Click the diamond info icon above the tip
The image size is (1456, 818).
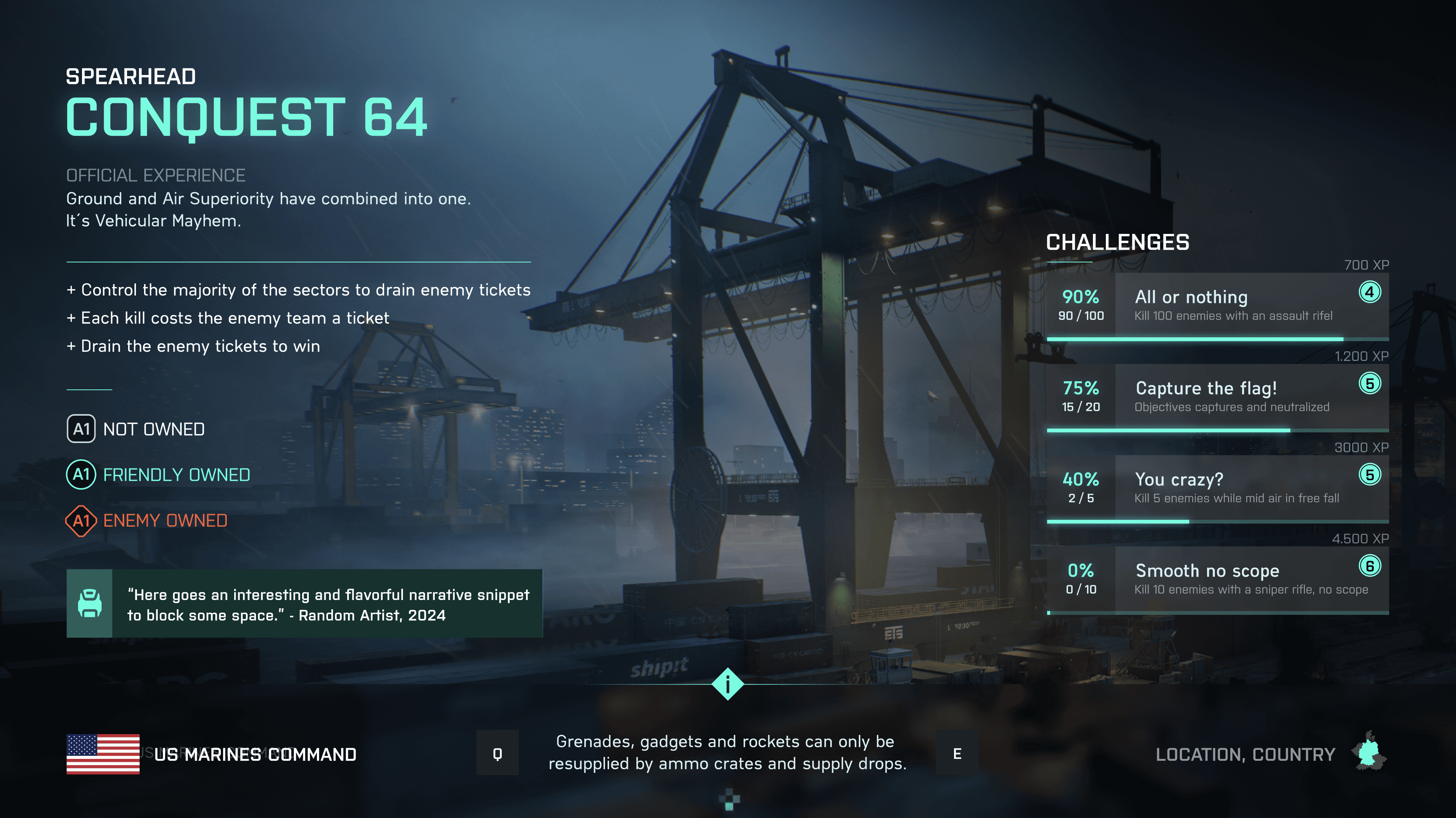(727, 684)
